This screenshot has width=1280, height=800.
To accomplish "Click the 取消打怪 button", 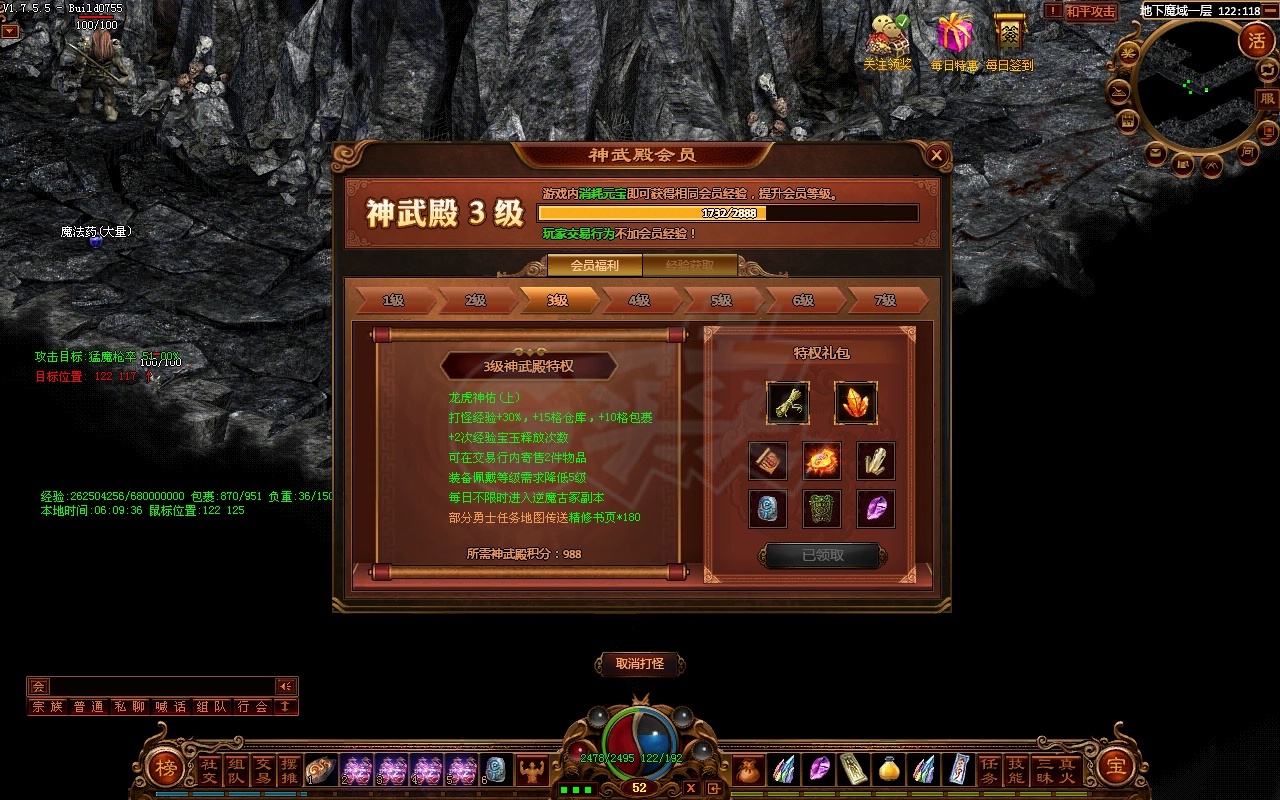I will coord(640,664).
